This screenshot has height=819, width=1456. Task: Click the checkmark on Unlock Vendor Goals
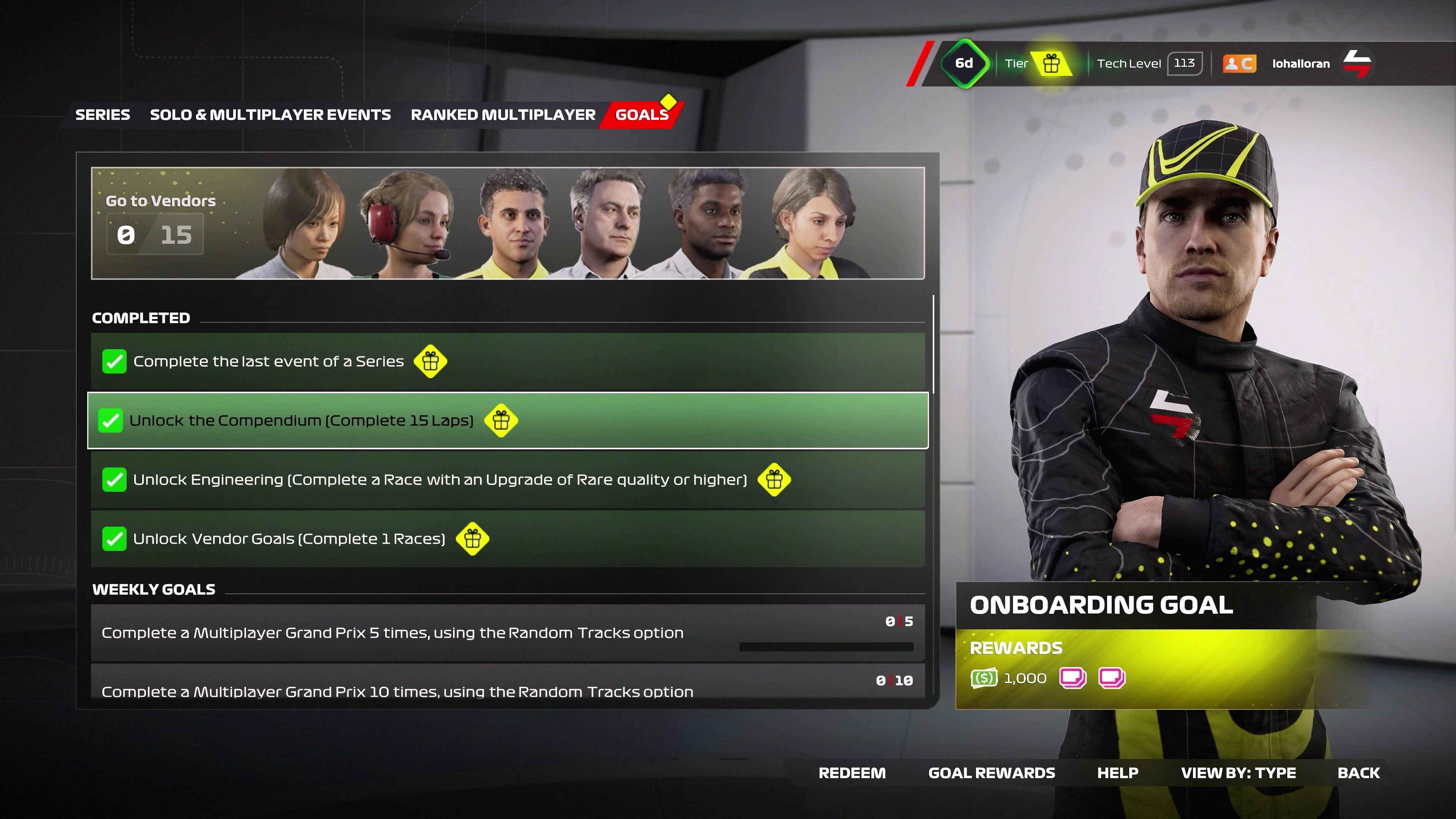pyautogui.click(x=114, y=539)
